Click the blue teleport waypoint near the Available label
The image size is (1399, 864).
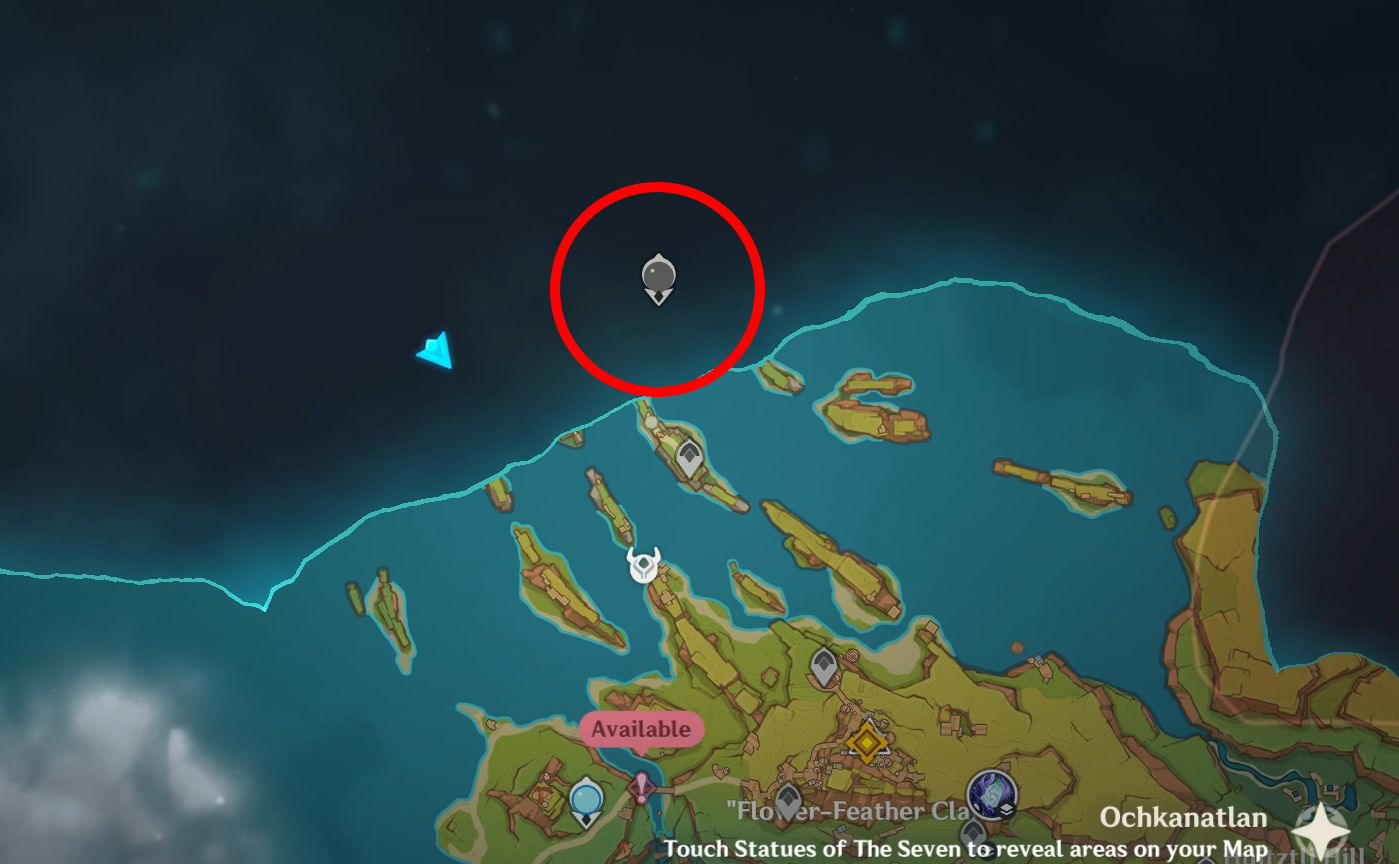[x=587, y=797]
